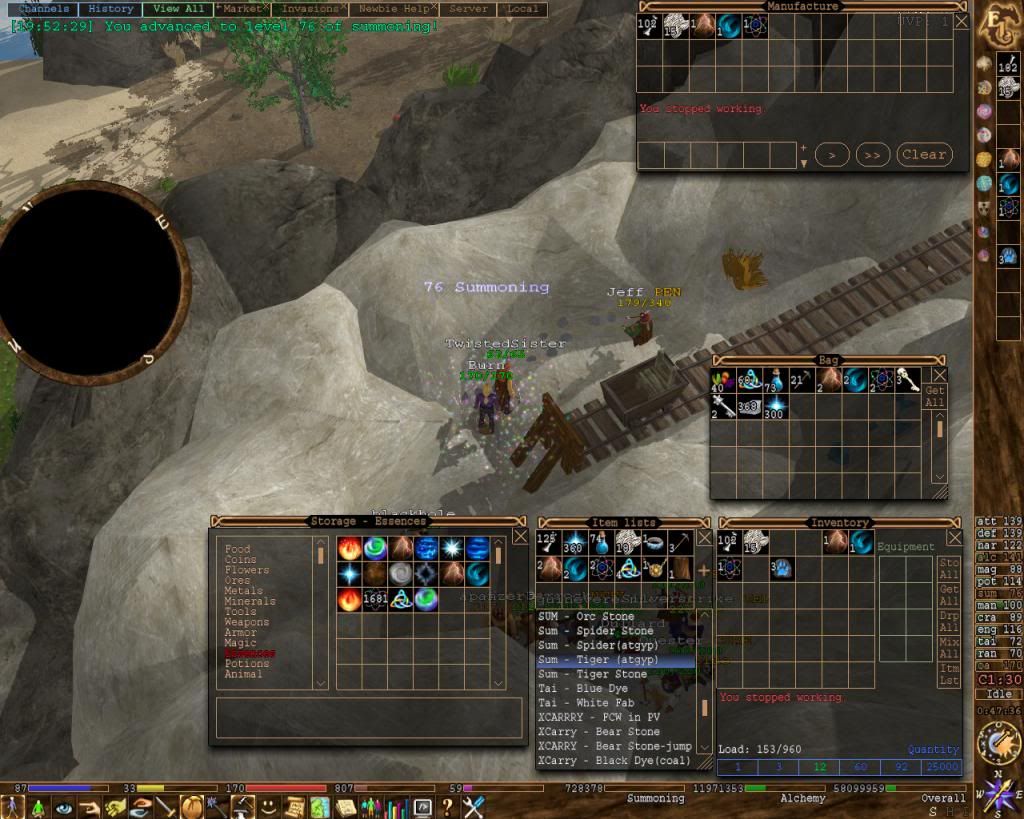The image size is (1024, 819).
Task: Open the Newbie Help chat tab
Action: (393, 9)
